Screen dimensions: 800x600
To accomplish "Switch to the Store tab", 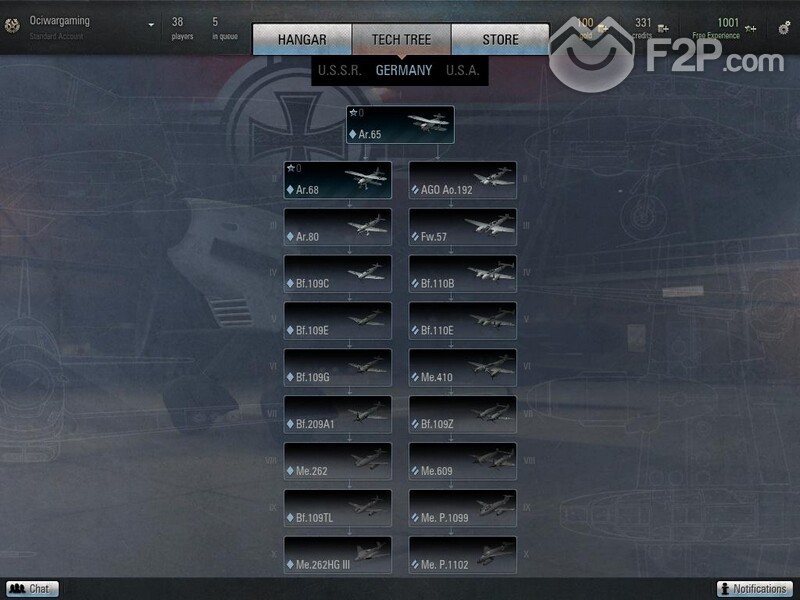I will point(500,40).
